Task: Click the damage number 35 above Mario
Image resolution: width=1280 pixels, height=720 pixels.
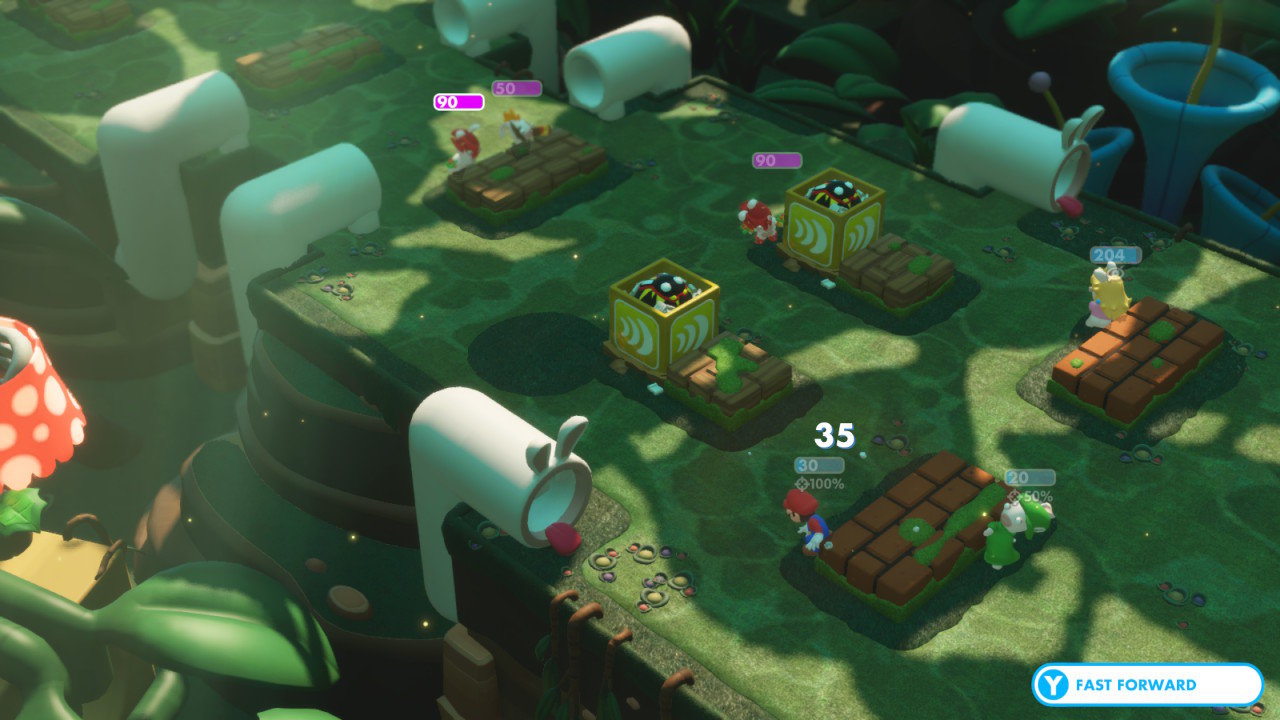Action: 835,434
